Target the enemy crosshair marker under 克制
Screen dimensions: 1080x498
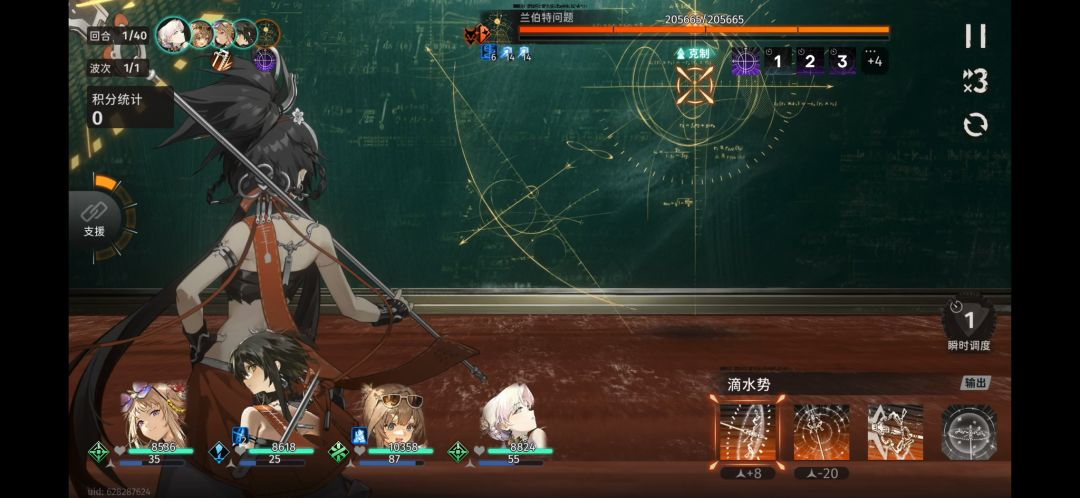click(x=694, y=84)
